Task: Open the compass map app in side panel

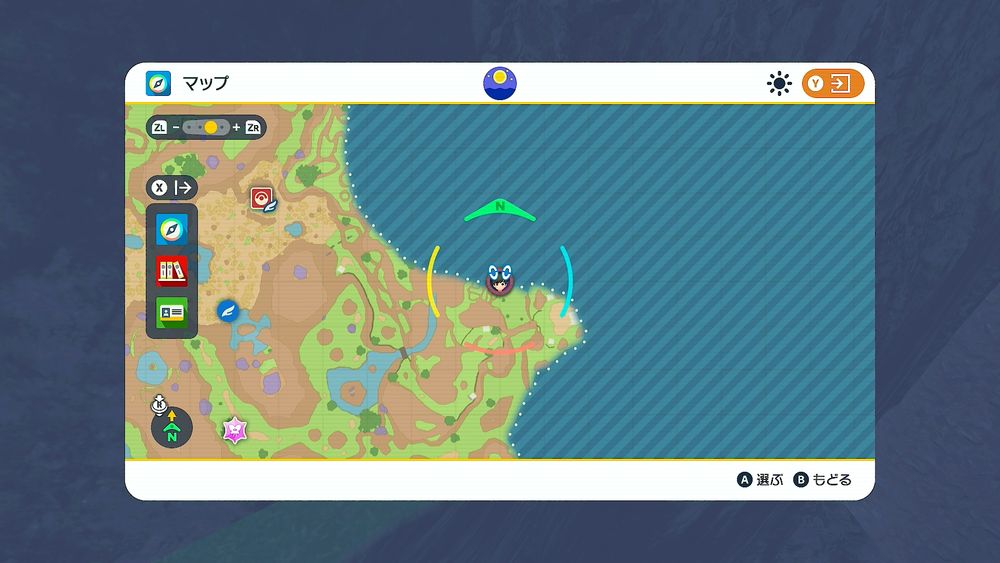Action: (x=172, y=231)
